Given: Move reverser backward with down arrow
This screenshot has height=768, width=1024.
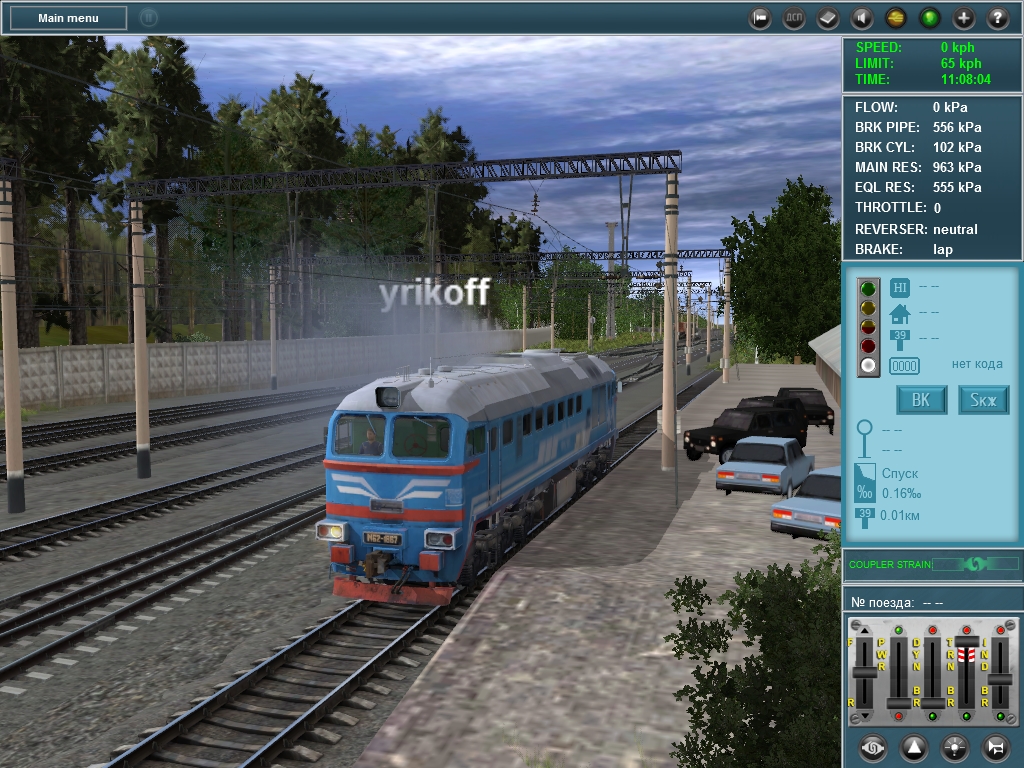Looking at the screenshot, I should (865, 716).
